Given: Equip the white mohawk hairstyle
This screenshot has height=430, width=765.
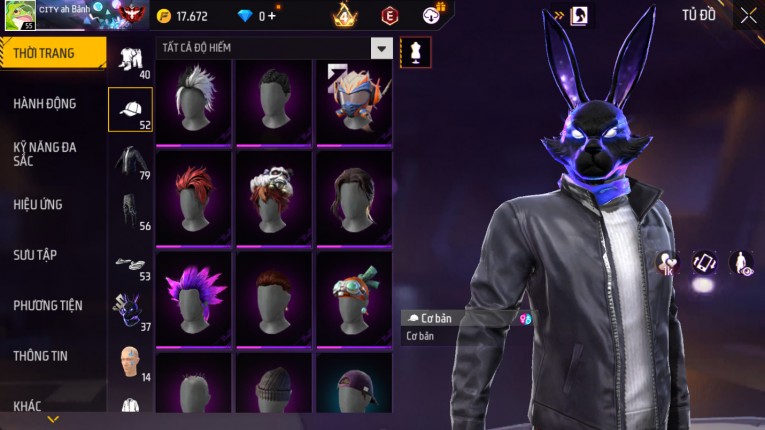Looking at the screenshot, I should click(193, 102).
